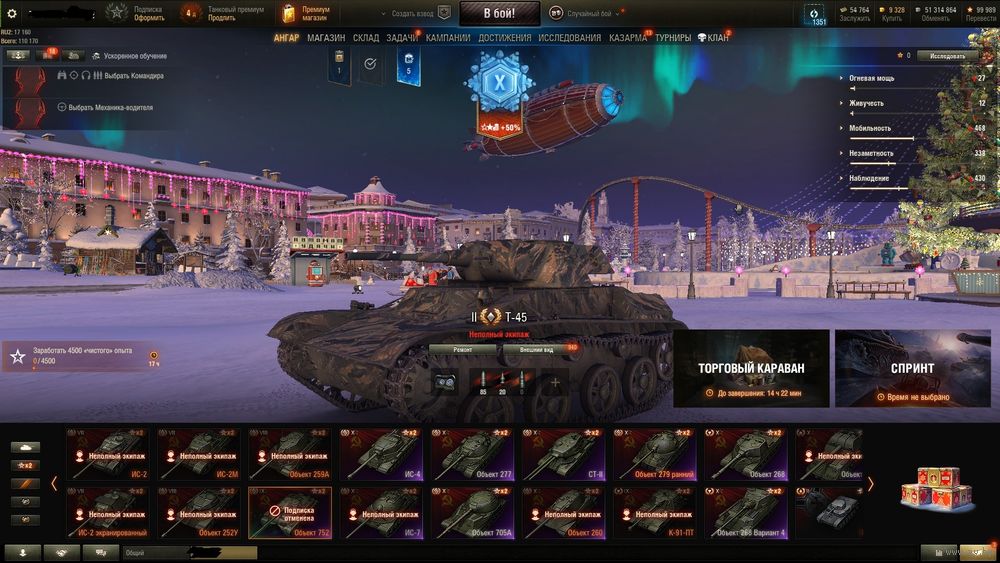
Task: Click the Исследовать button
Action: (947, 56)
